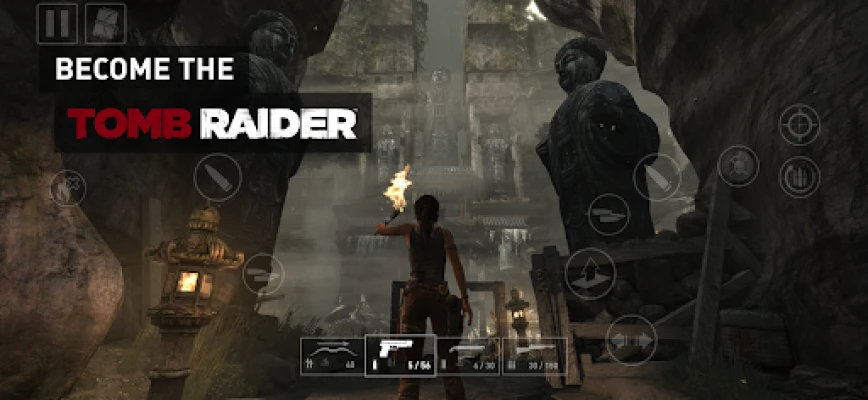Select the highlighted pistol weapon slot
Screen dimensions: 868x400
pyautogui.click(x=400, y=356)
